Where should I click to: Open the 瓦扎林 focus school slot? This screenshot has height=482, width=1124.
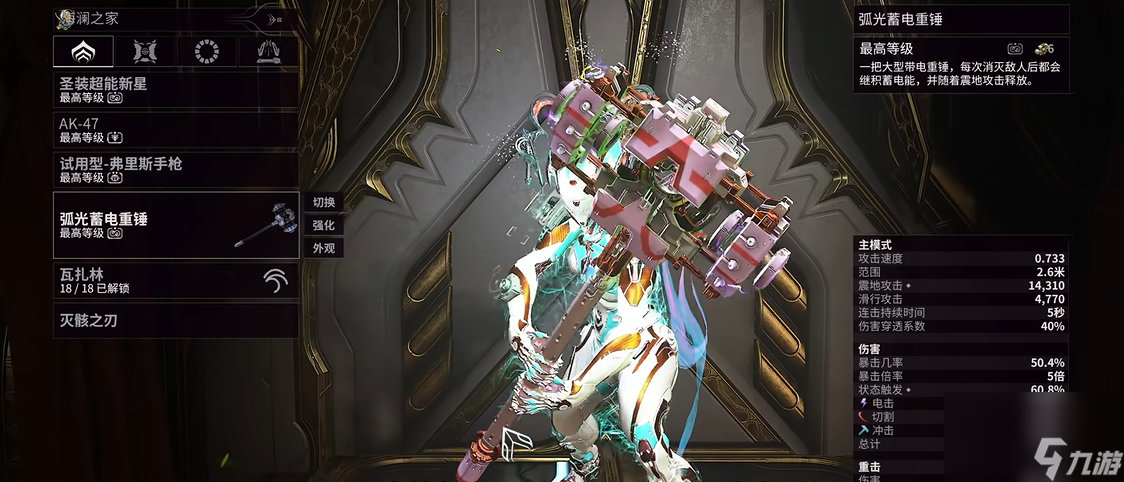pos(175,280)
